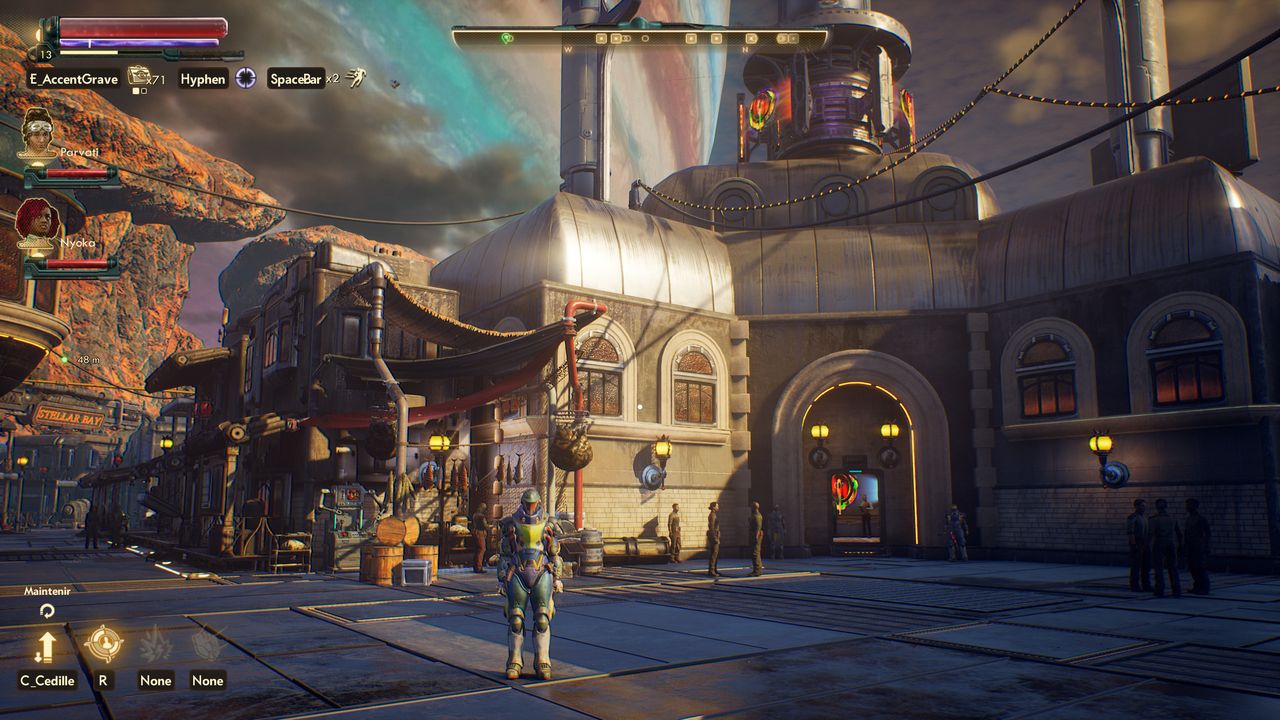Activate the upward arrow companion command
The image size is (1280, 720).
(x=45, y=647)
